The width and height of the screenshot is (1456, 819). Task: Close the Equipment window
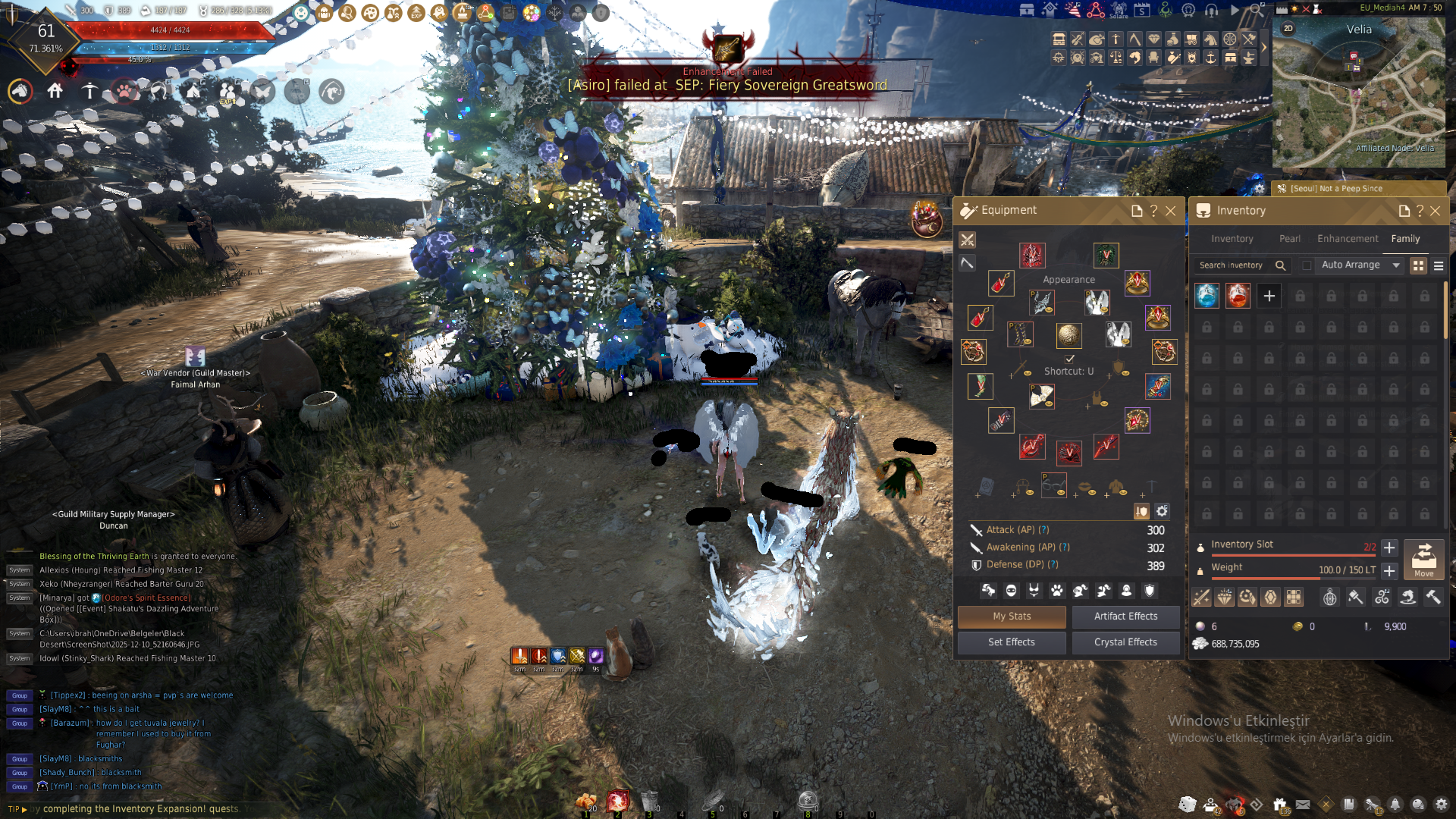click(x=1171, y=211)
